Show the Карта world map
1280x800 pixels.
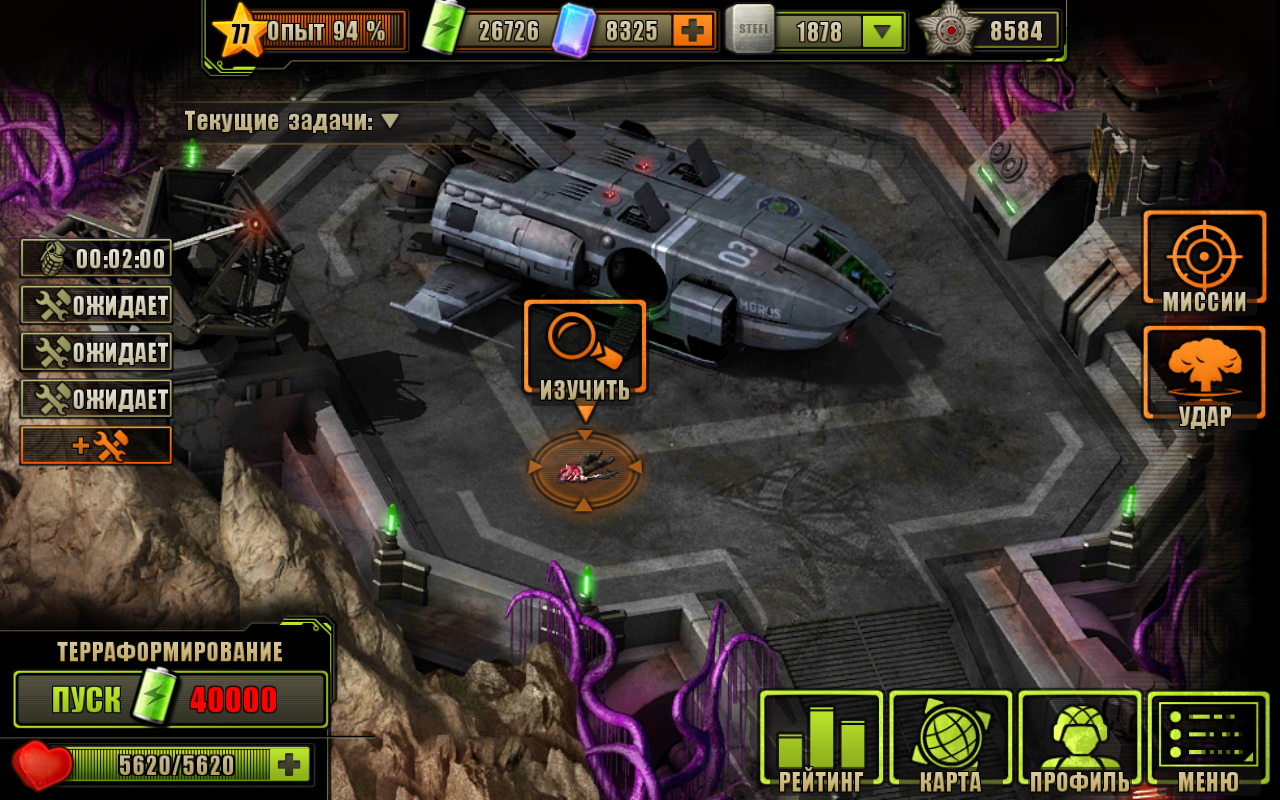[950, 739]
